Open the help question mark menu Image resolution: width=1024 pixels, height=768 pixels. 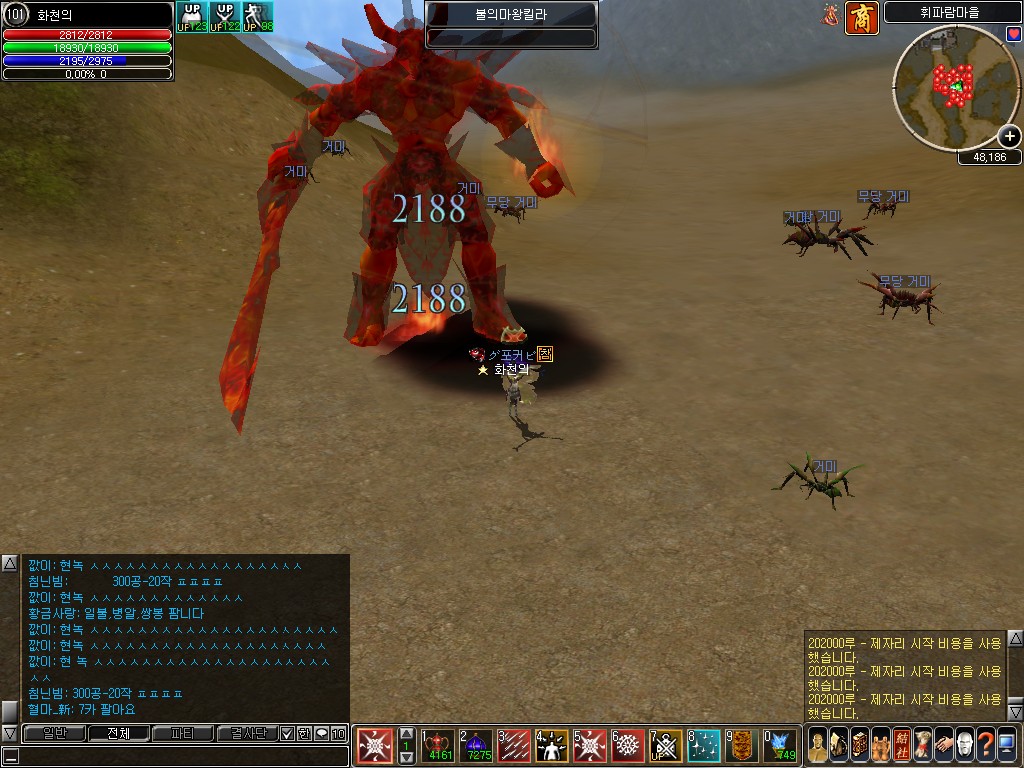coord(985,744)
